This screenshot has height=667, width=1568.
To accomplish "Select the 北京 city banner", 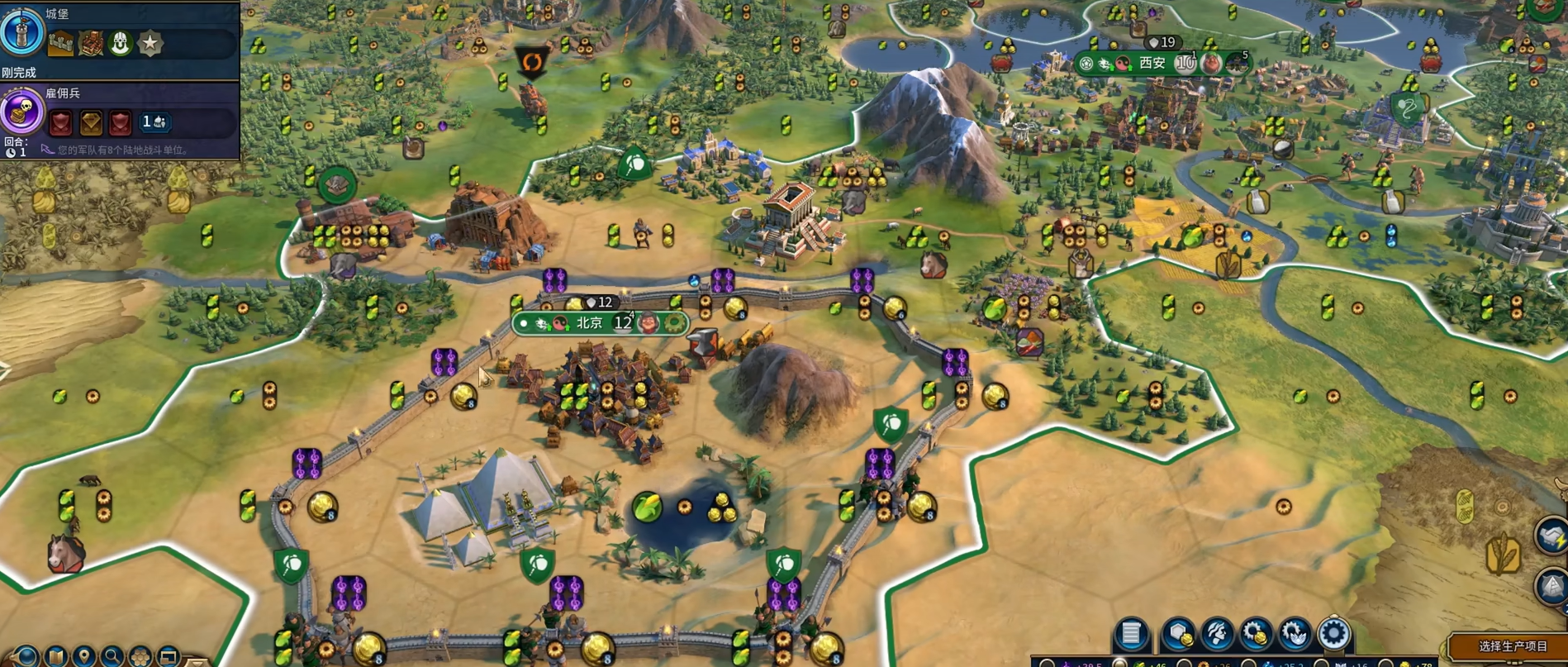I will tap(590, 323).
